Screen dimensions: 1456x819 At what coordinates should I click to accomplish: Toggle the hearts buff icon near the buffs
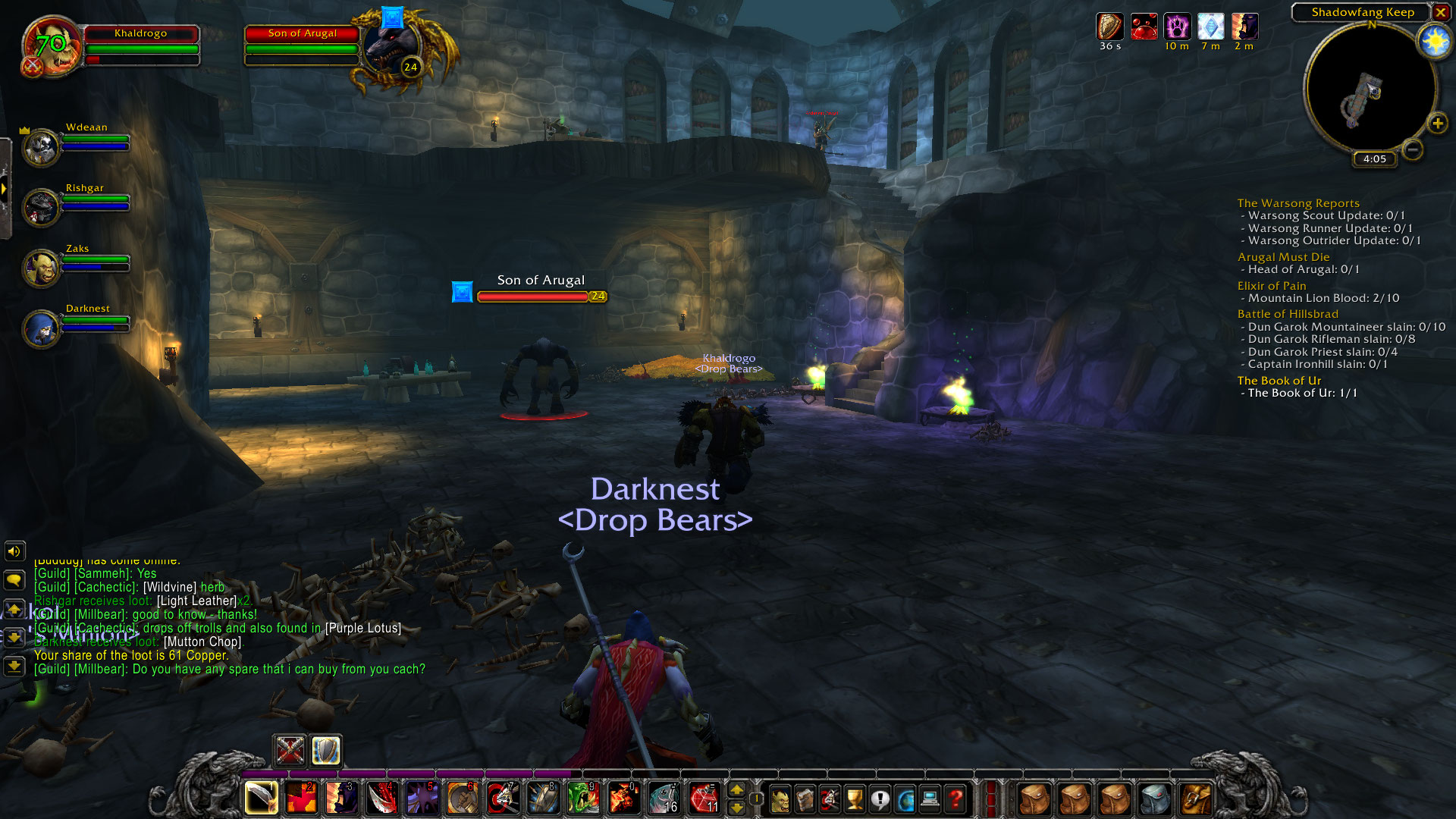(1143, 24)
